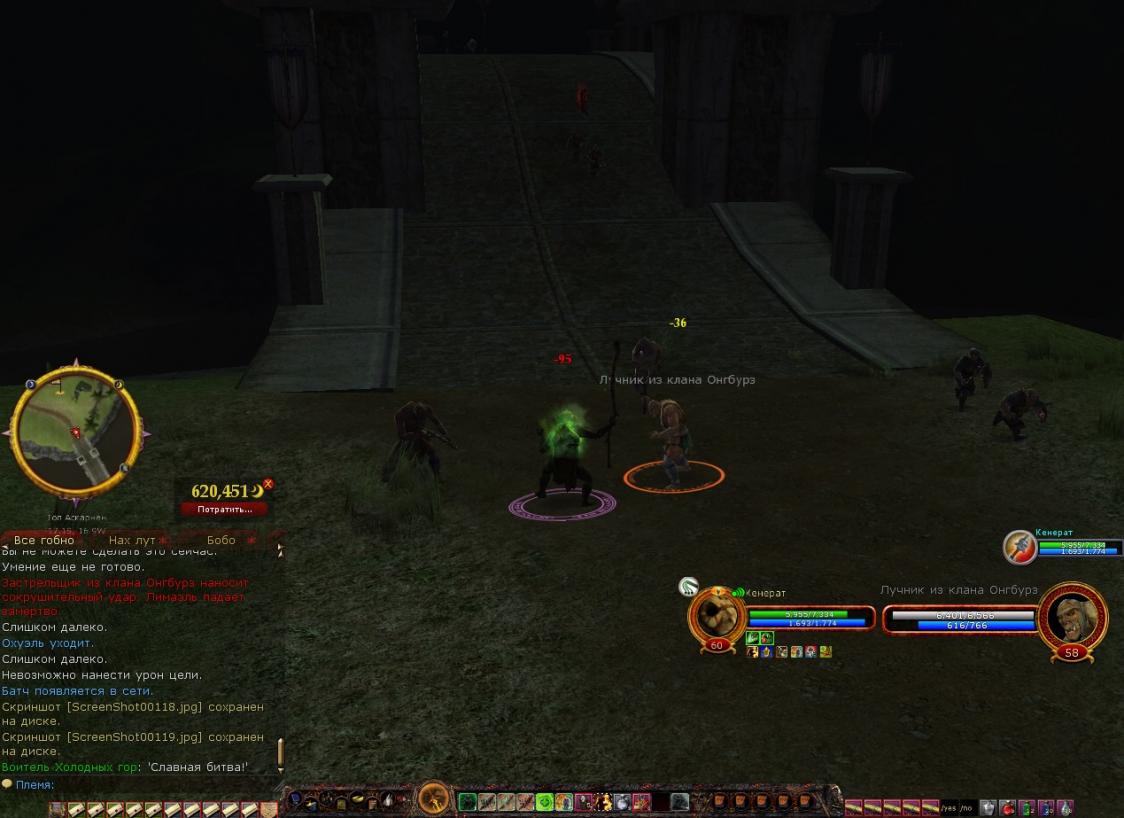The image size is (1124, 818).
Task: Select the Кенерат player portrait
Action: coord(716,616)
